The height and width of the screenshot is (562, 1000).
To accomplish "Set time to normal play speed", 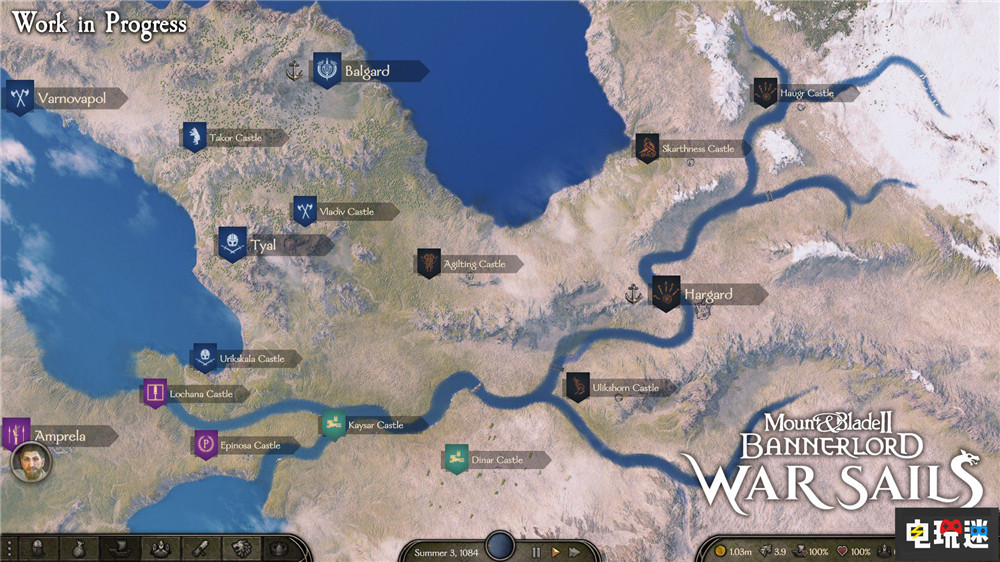I will [x=555, y=551].
